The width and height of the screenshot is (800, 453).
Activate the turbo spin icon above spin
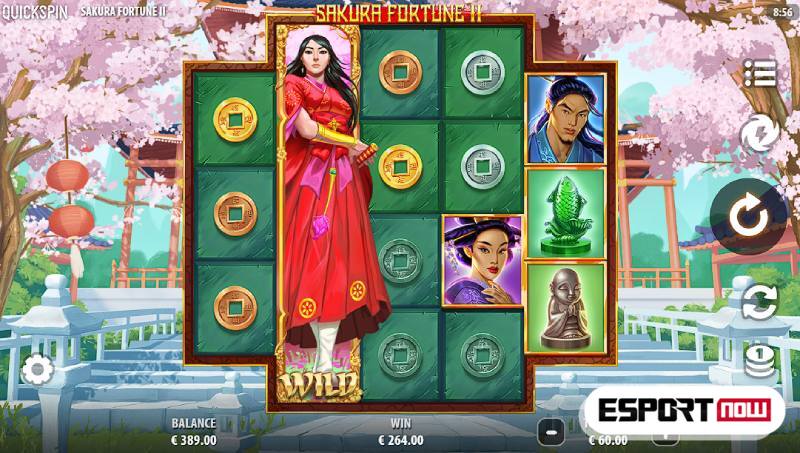tap(757, 134)
